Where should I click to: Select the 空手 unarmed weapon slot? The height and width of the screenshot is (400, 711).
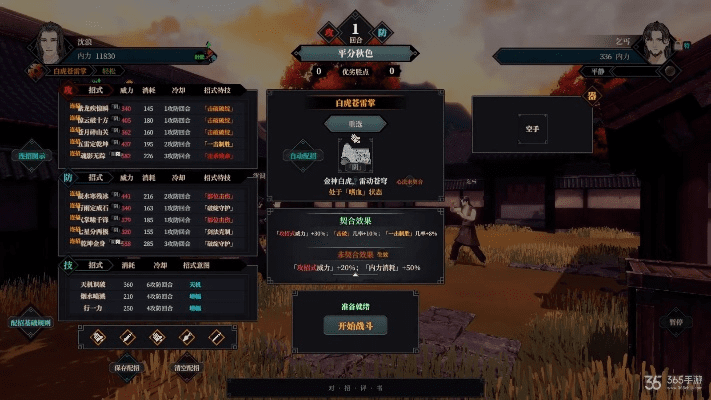(531, 129)
